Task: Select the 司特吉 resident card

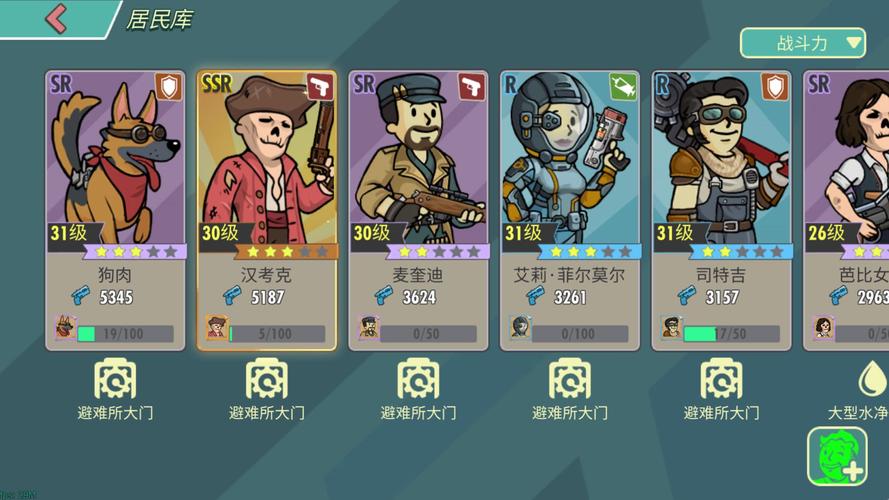Action: 721,210
